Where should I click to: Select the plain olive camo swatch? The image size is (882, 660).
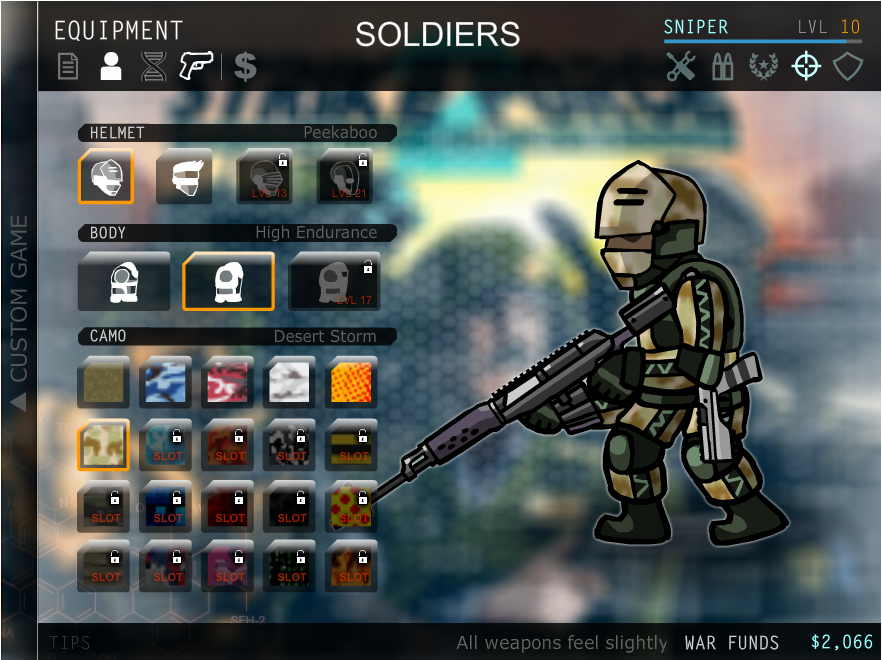click(x=104, y=383)
